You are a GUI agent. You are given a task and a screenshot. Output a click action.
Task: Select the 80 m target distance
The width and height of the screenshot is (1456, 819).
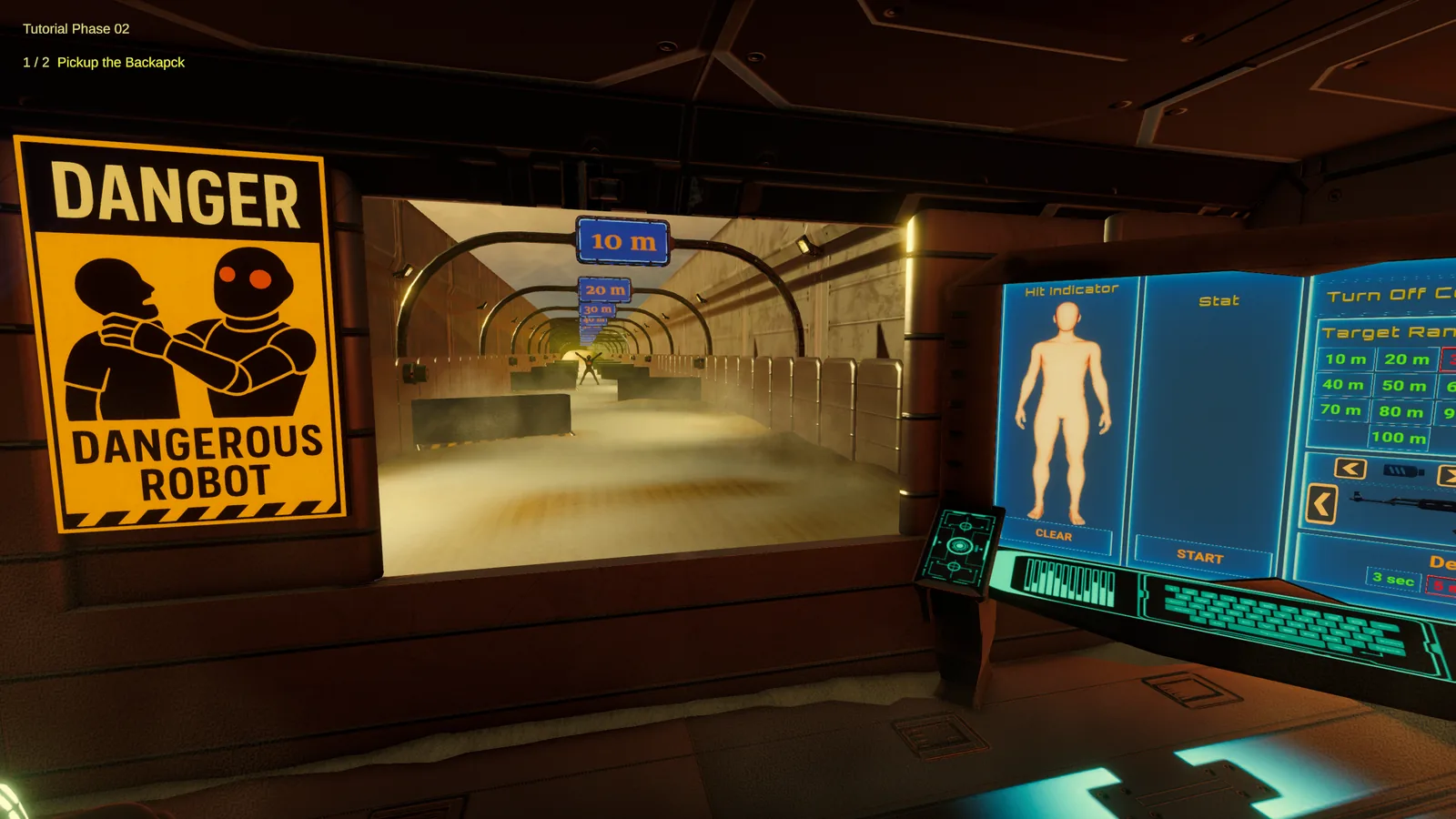(x=1400, y=412)
